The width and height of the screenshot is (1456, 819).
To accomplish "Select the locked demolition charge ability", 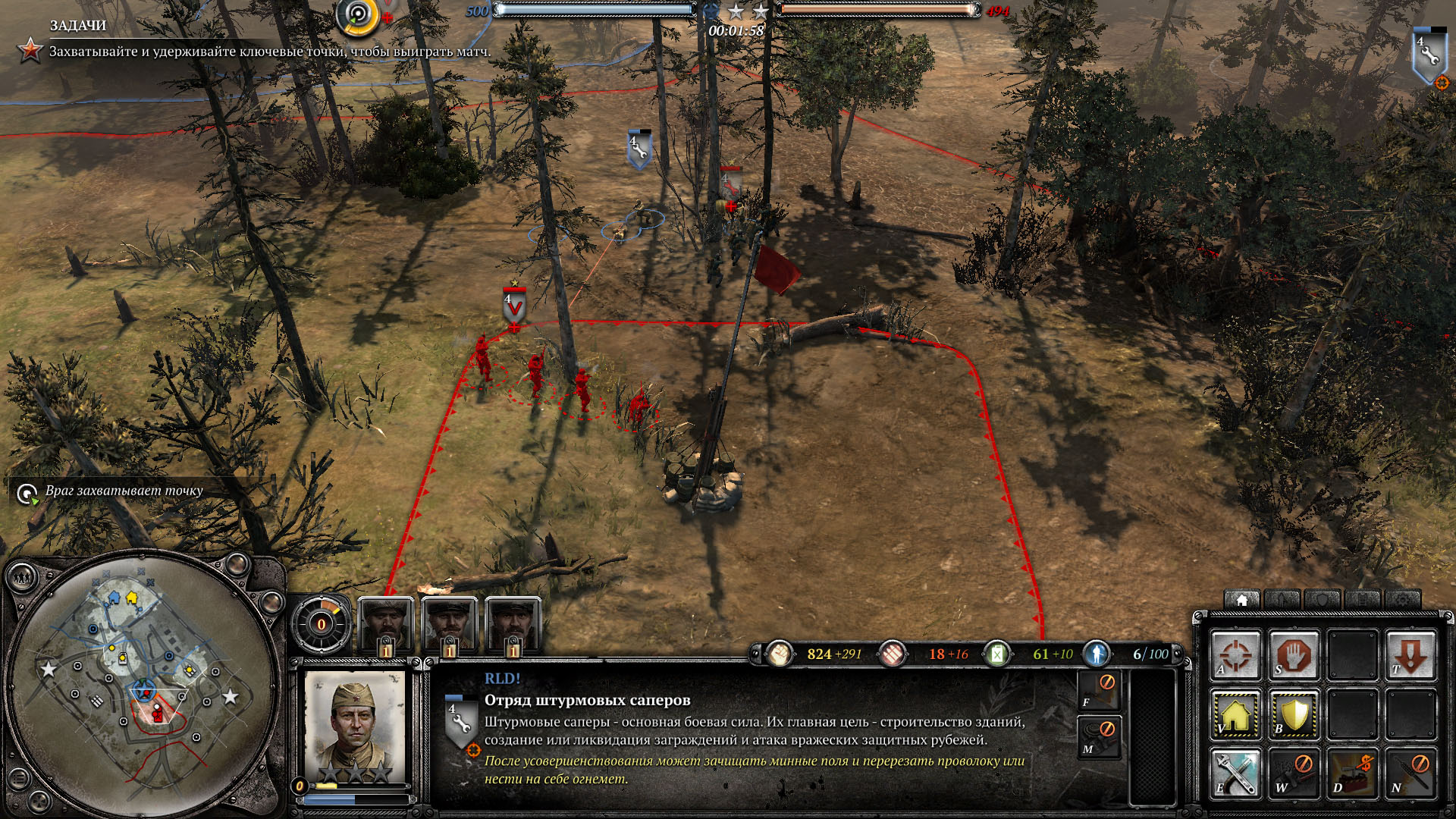I will 1352,773.
